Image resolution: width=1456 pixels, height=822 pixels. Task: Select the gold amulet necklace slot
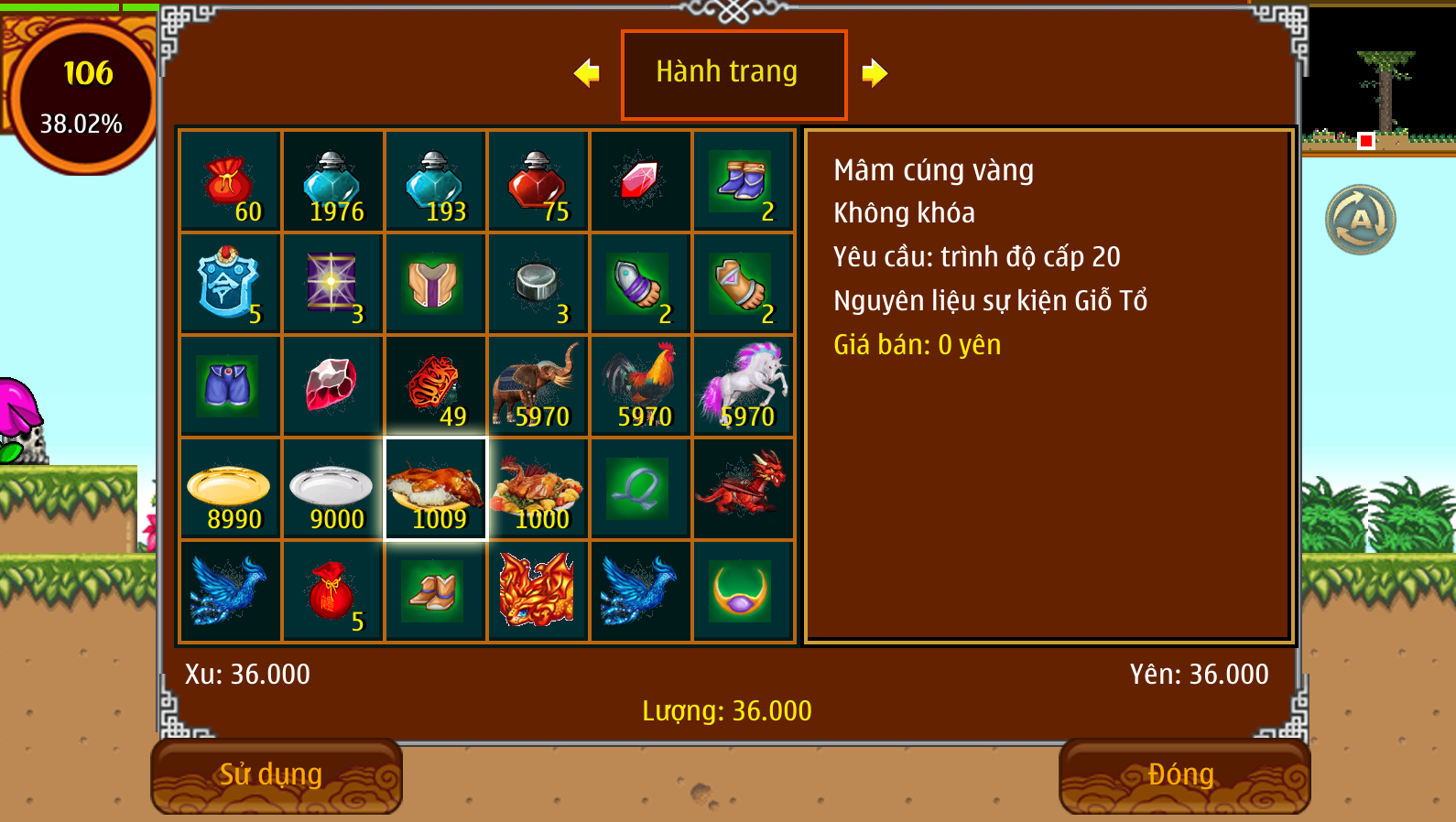743,591
